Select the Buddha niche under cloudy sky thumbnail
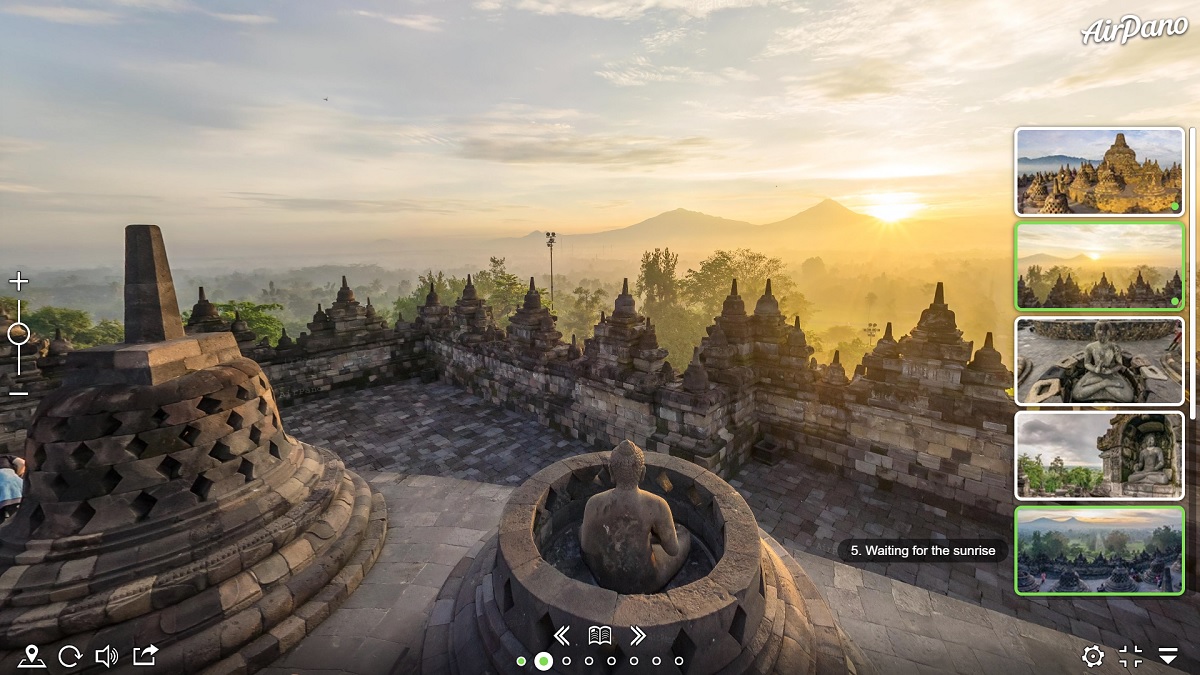The width and height of the screenshot is (1200, 675). pyautogui.click(x=1099, y=456)
